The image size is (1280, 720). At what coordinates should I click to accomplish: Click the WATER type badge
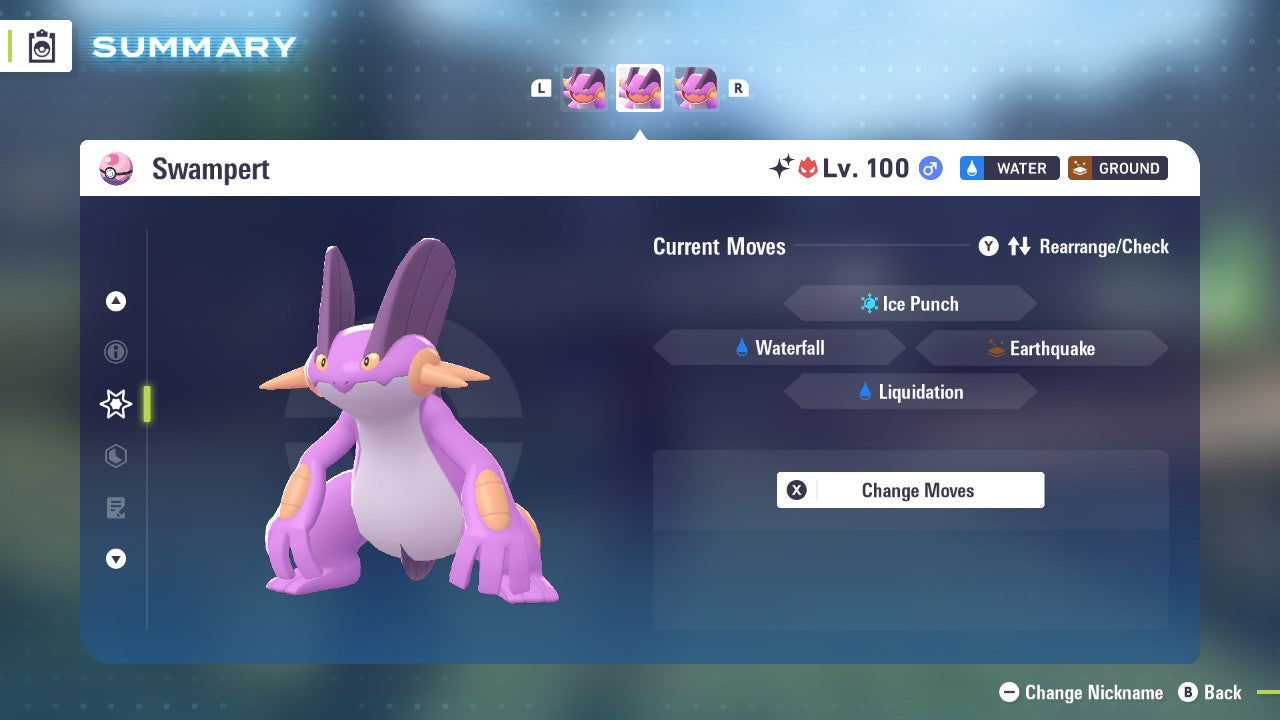(1010, 168)
